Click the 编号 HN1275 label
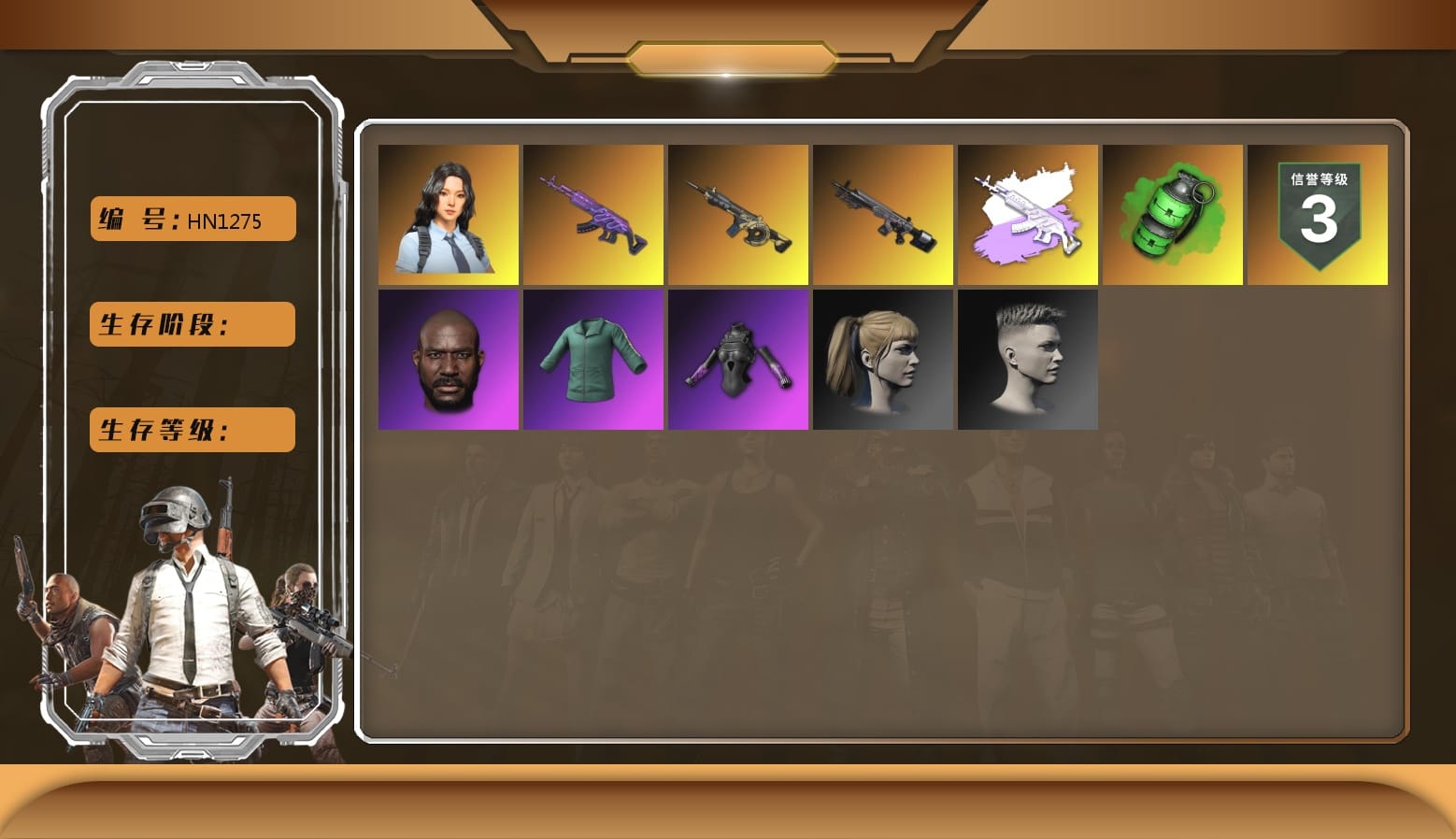The image size is (1456, 839). pyautogui.click(x=192, y=219)
